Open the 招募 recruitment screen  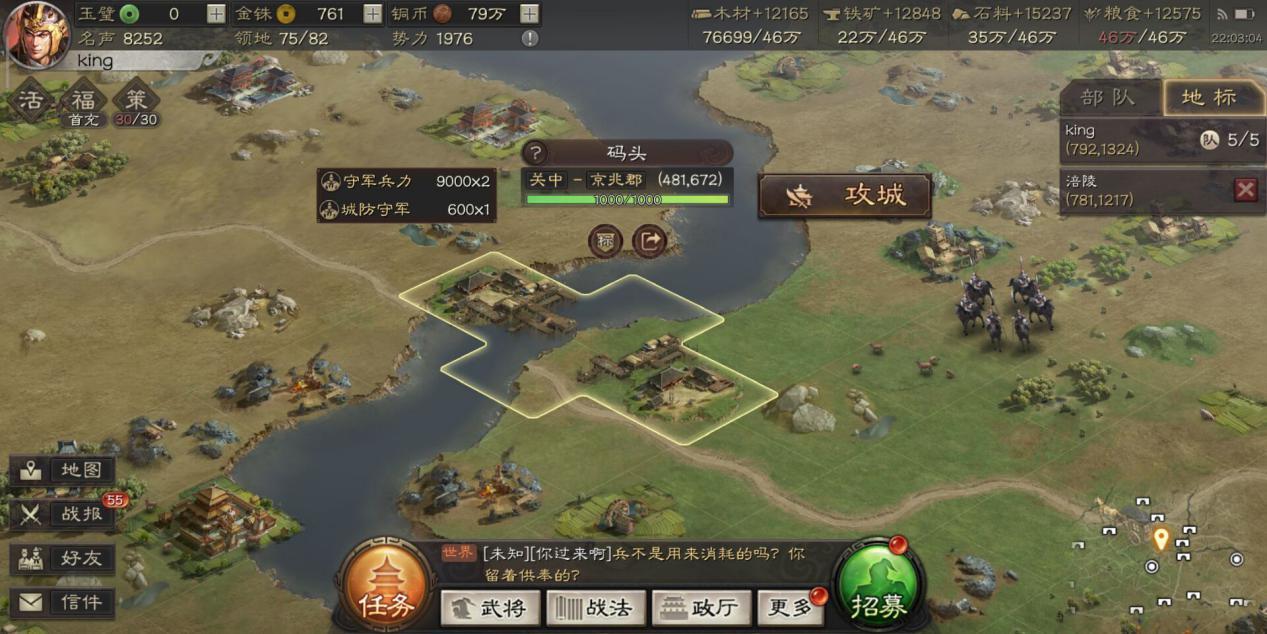(878, 589)
